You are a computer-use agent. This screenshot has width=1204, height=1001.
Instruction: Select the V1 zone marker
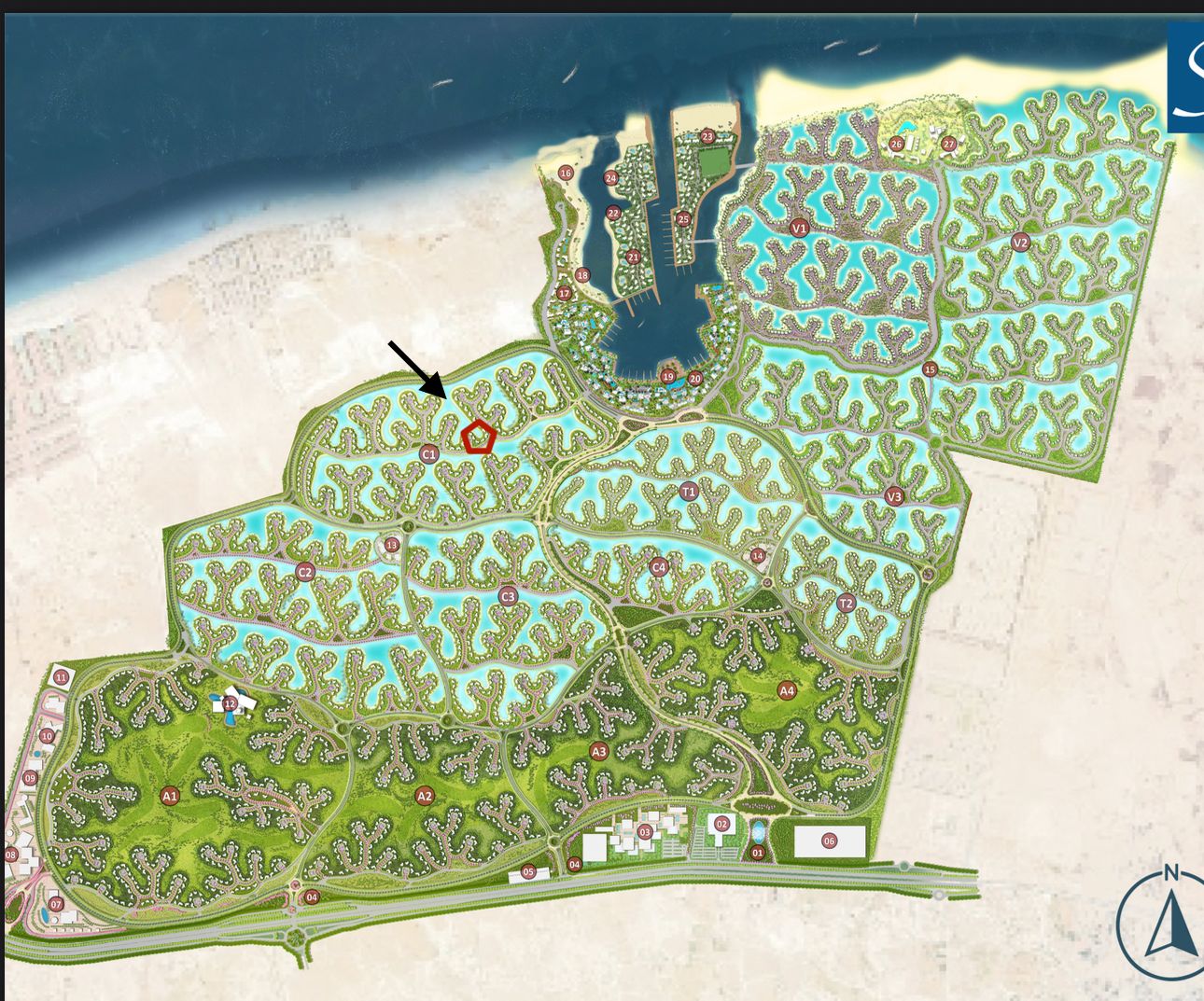799,228
